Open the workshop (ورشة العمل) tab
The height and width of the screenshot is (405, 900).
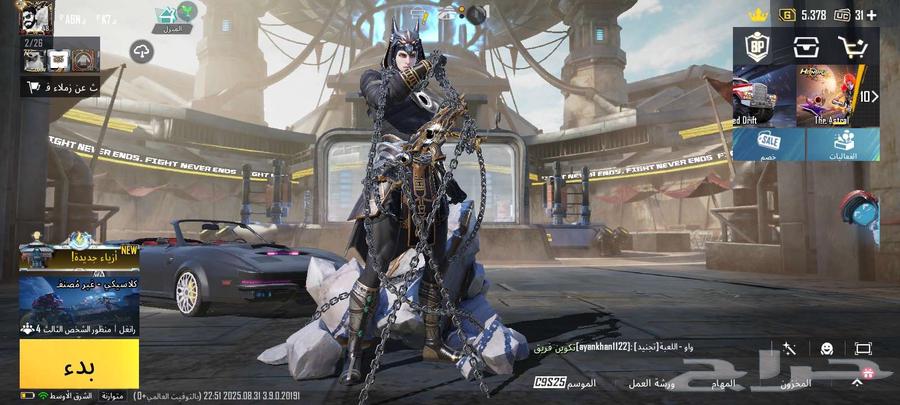pyautogui.click(x=652, y=383)
